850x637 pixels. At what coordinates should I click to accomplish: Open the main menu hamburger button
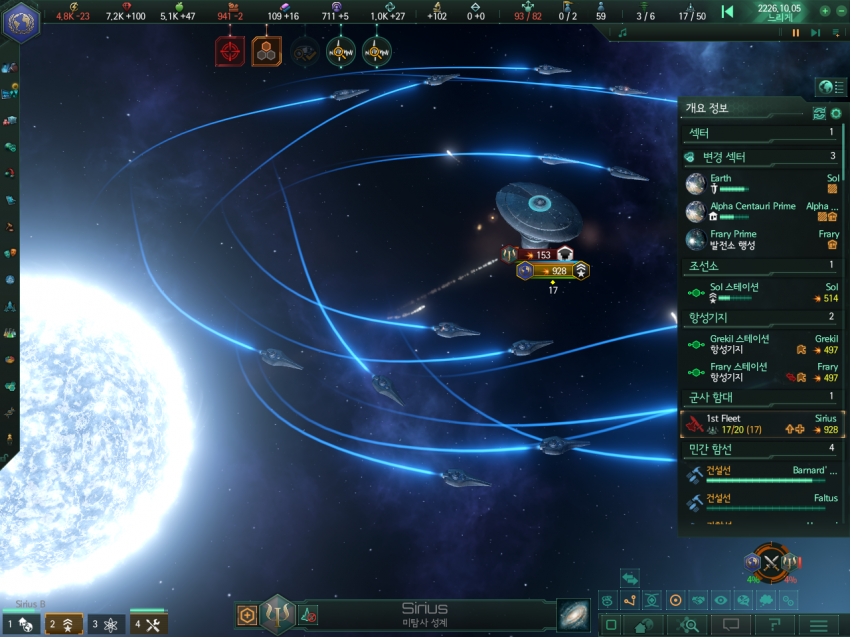818,625
